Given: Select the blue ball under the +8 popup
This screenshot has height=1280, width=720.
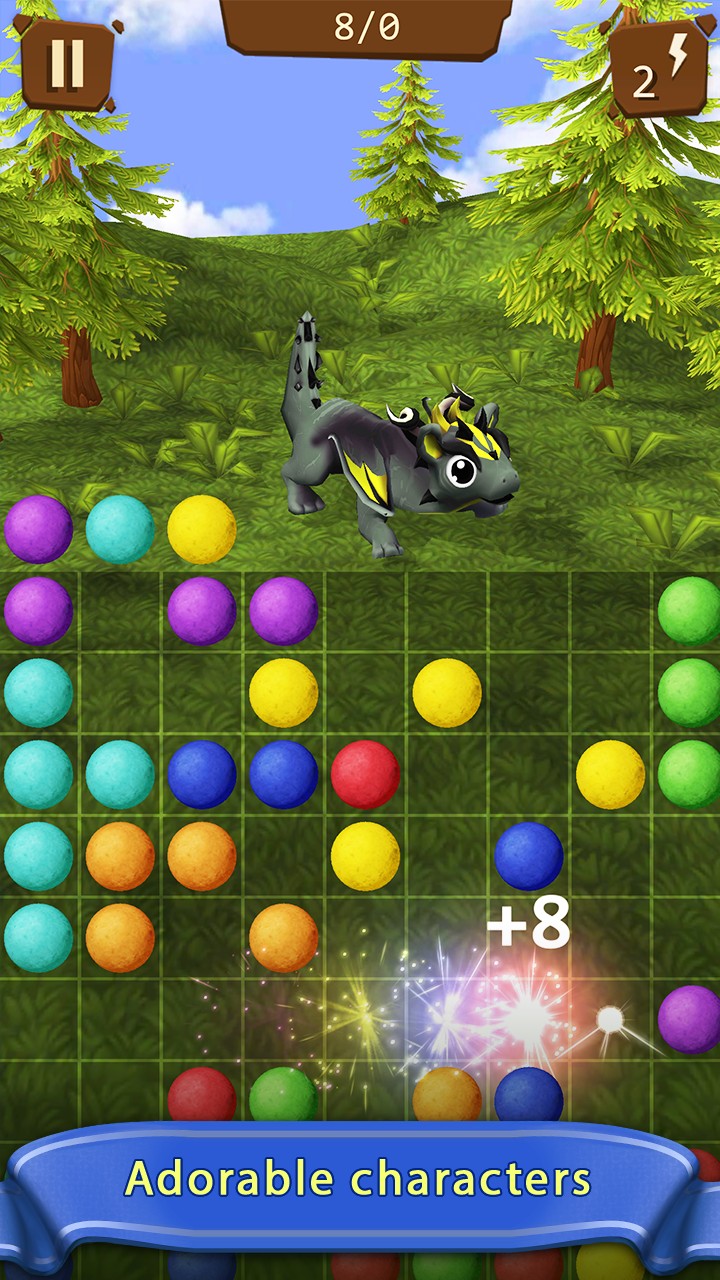Looking at the screenshot, I should (528, 1095).
